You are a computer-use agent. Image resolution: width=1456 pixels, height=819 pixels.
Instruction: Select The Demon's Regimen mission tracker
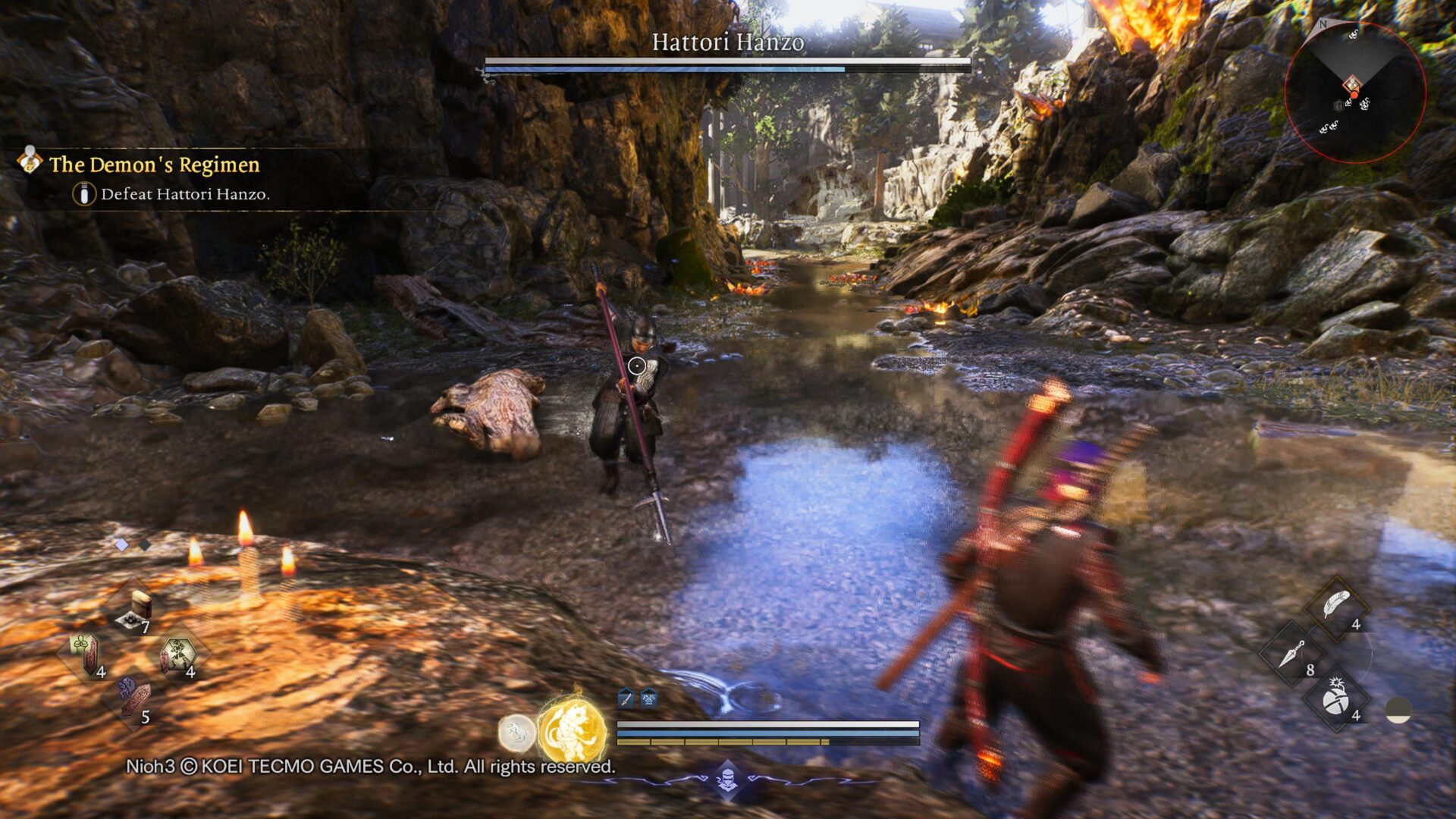coord(154,165)
